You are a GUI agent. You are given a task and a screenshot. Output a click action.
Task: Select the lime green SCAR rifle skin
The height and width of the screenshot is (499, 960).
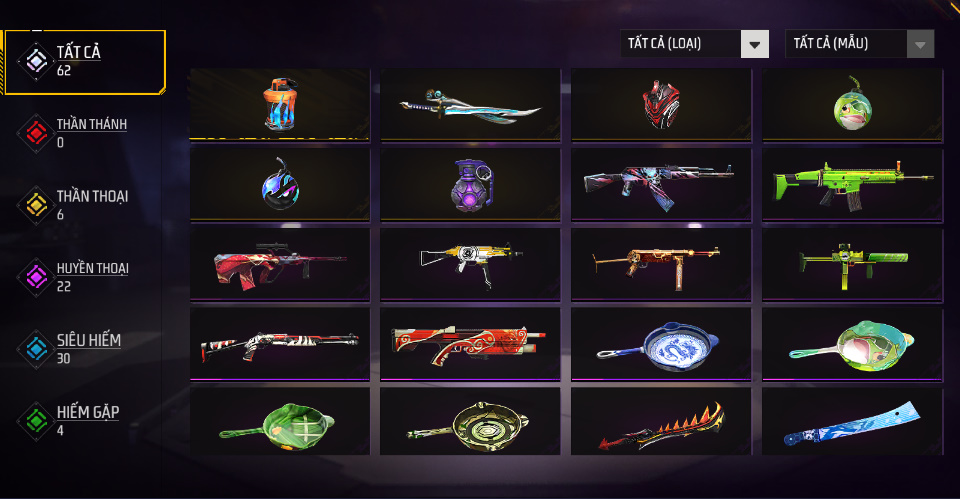(852, 184)
